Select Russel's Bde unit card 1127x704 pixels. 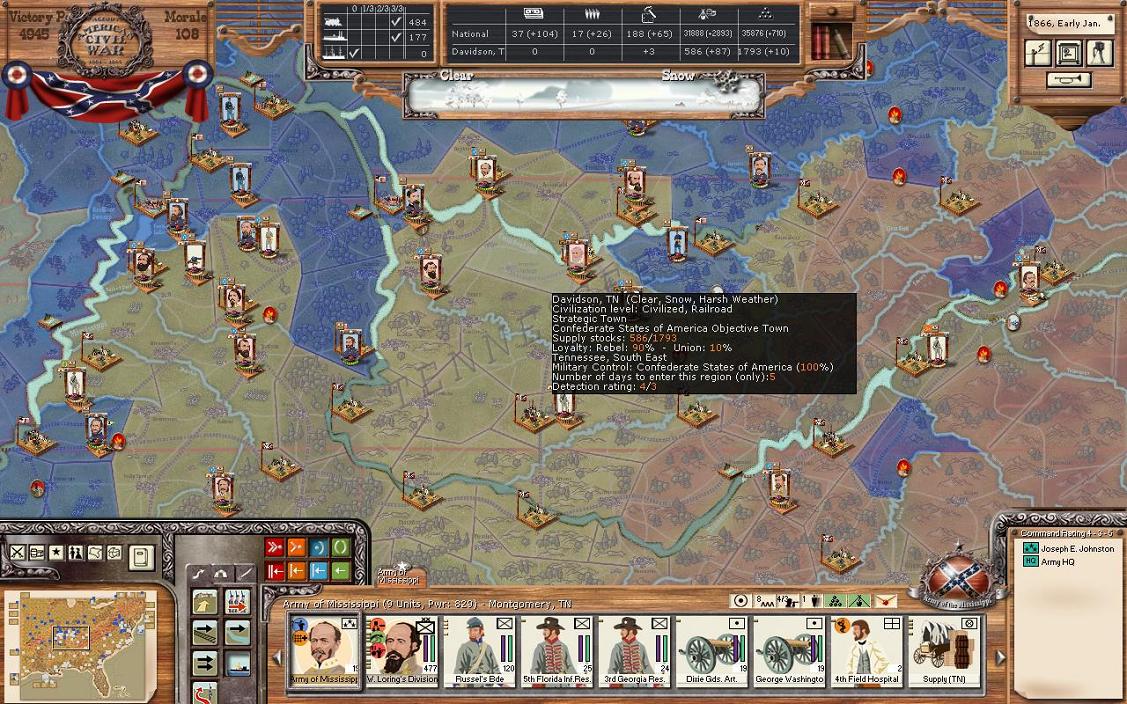[x=479, y=650]
